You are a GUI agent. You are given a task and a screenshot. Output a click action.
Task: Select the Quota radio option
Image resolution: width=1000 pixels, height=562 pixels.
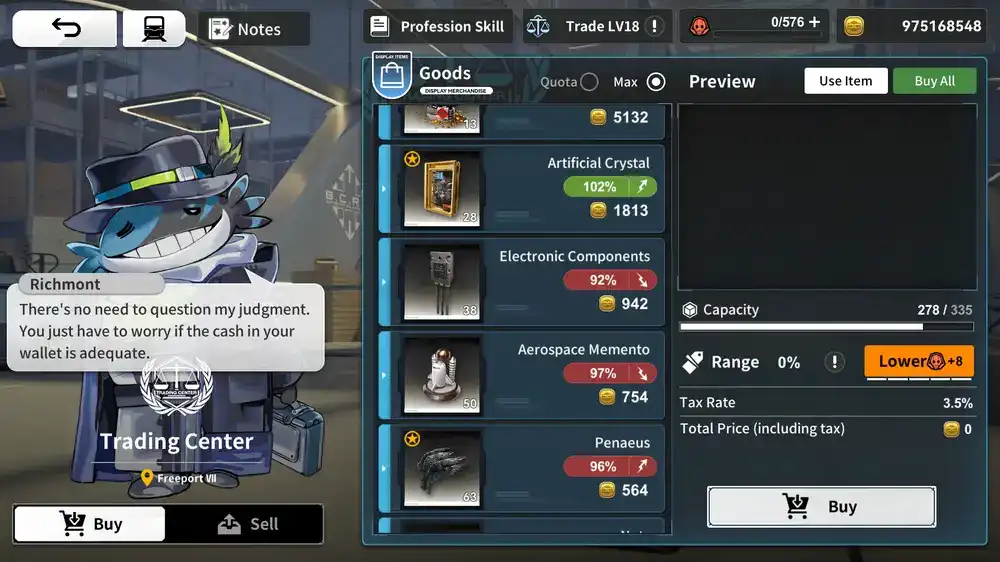(x=589, y=82)
